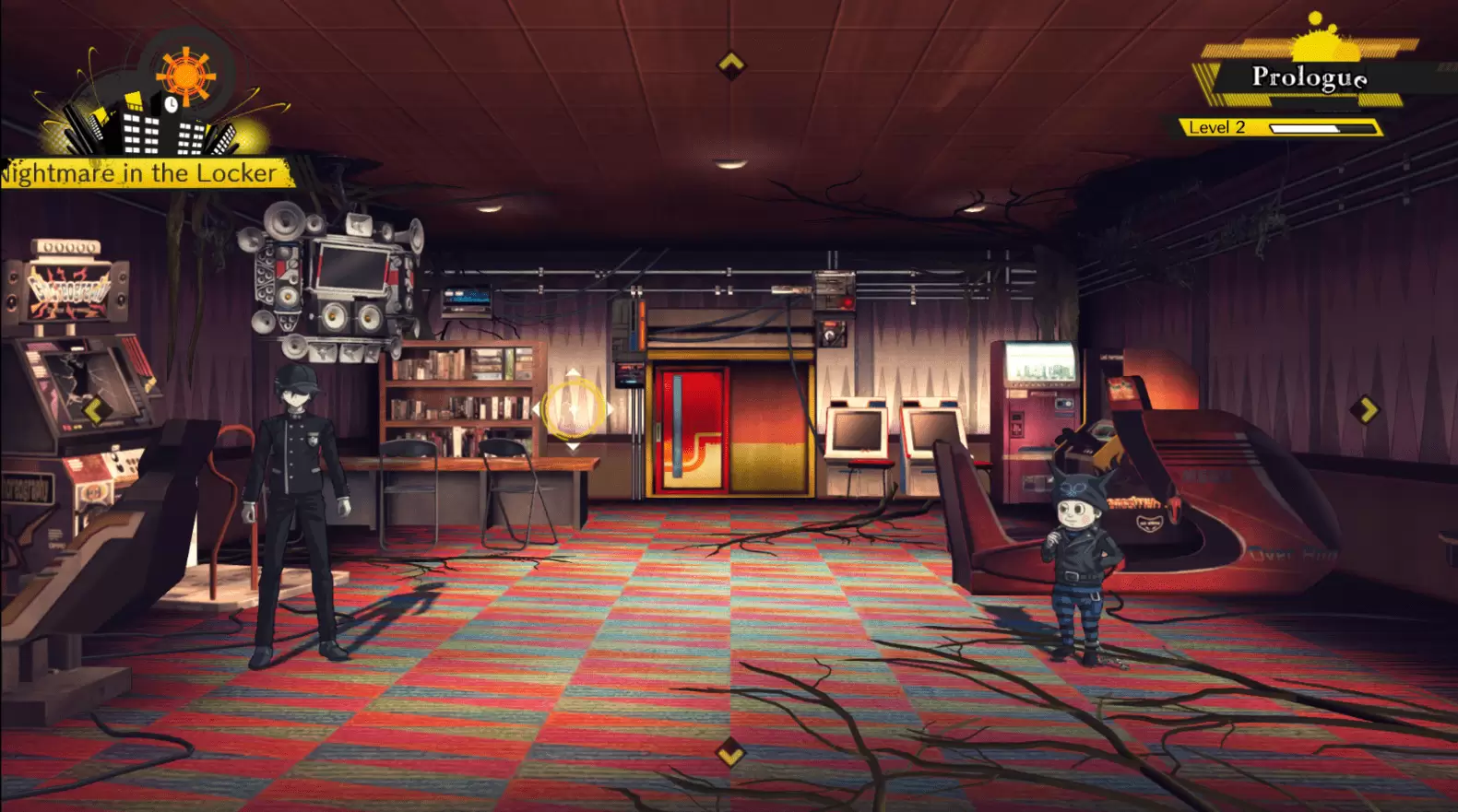1458x812 pixels.
Task: Click the down navigation diamond at the bottom center
Action: (729, 751)
